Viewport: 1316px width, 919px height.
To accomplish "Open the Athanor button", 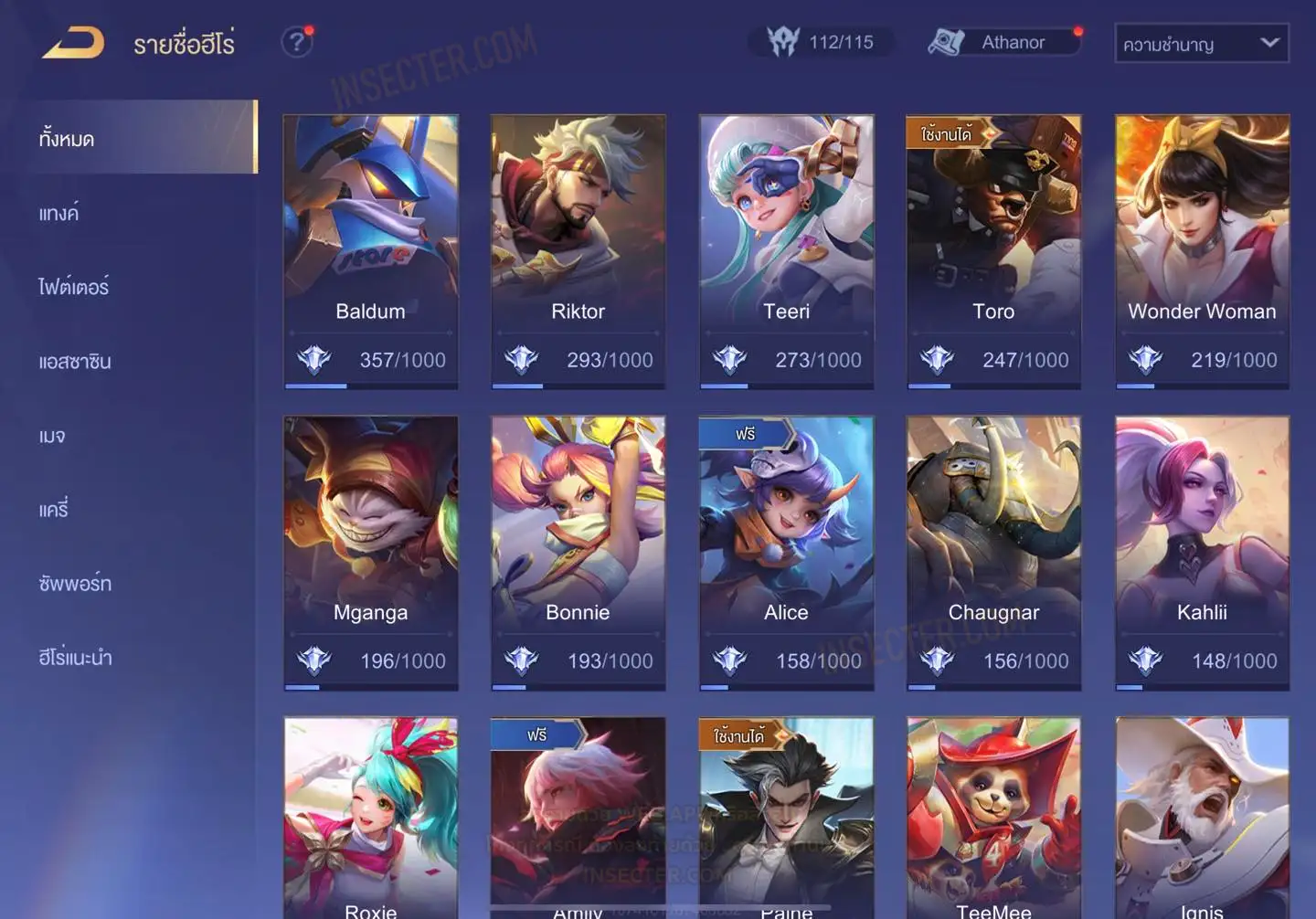I will point(1004,42).
